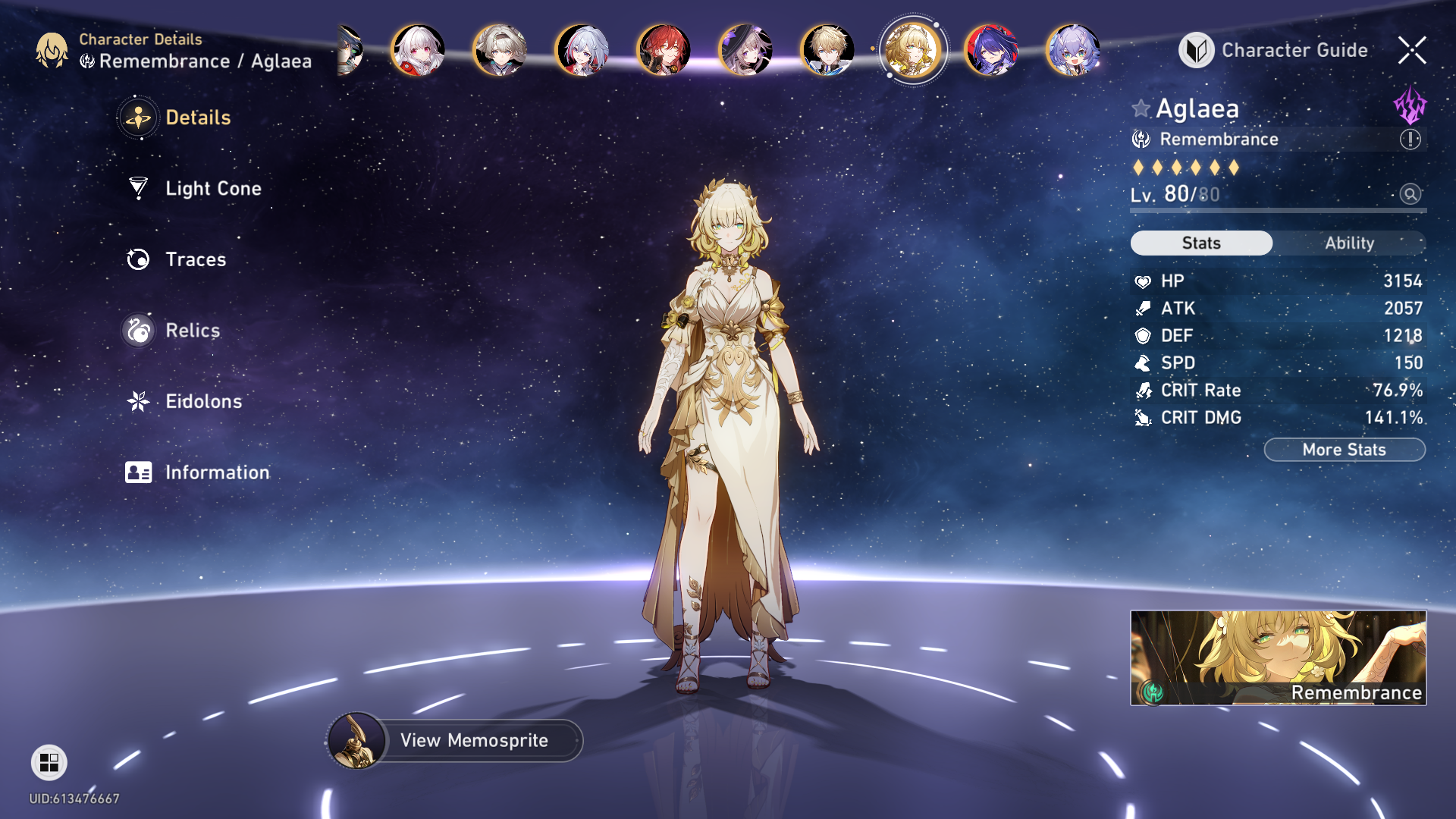This screenshot has height=819, width=1456.
Task: Select the red-haired character portrait
Action: 664,50
